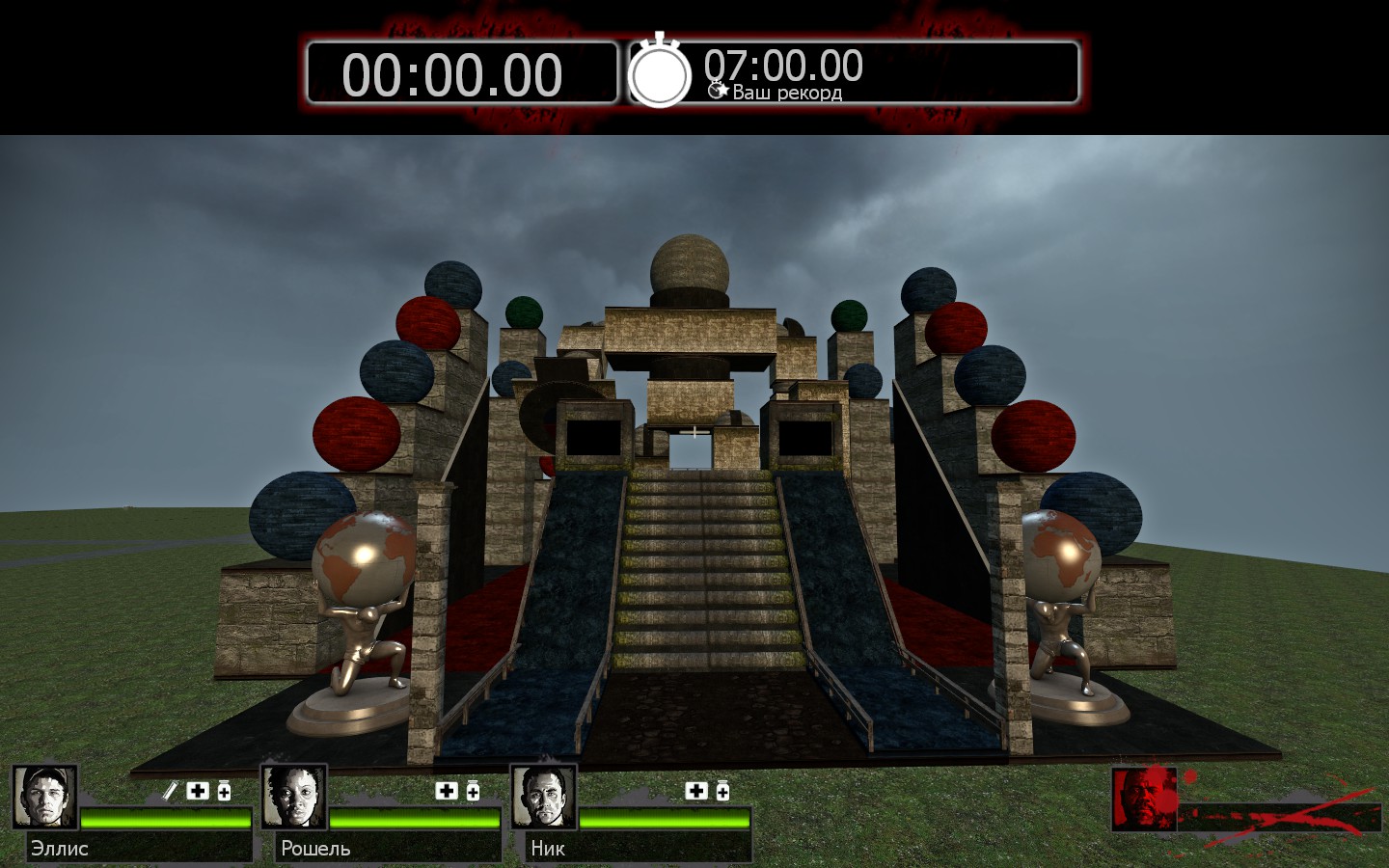Viewport: 1389px width, 868px height.
Task: Click Rochelle's pain pills bottle icon
Action: (x=473, y=791)
